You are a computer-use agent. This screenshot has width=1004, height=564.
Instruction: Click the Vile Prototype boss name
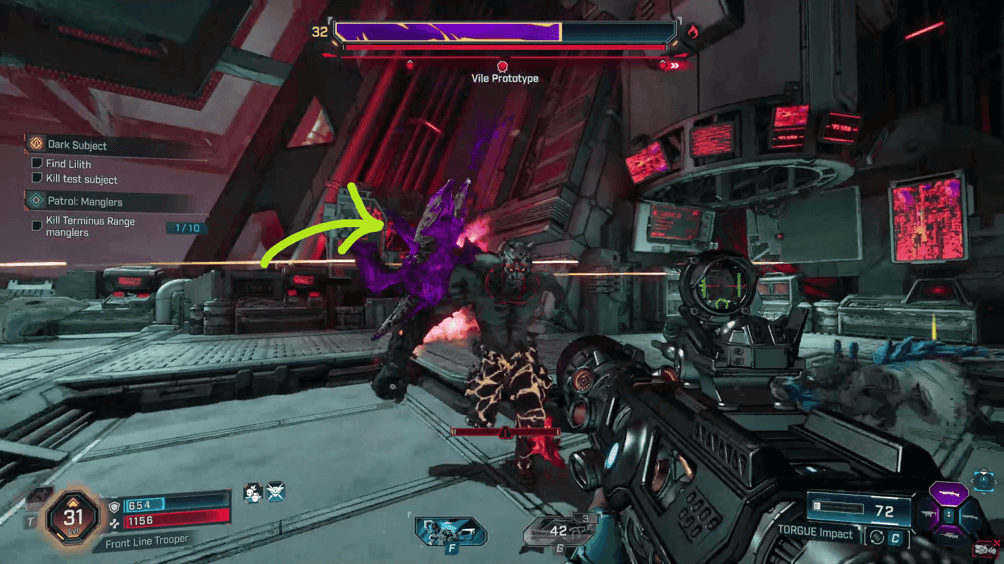pyautogui.click(x=504, y=78)
